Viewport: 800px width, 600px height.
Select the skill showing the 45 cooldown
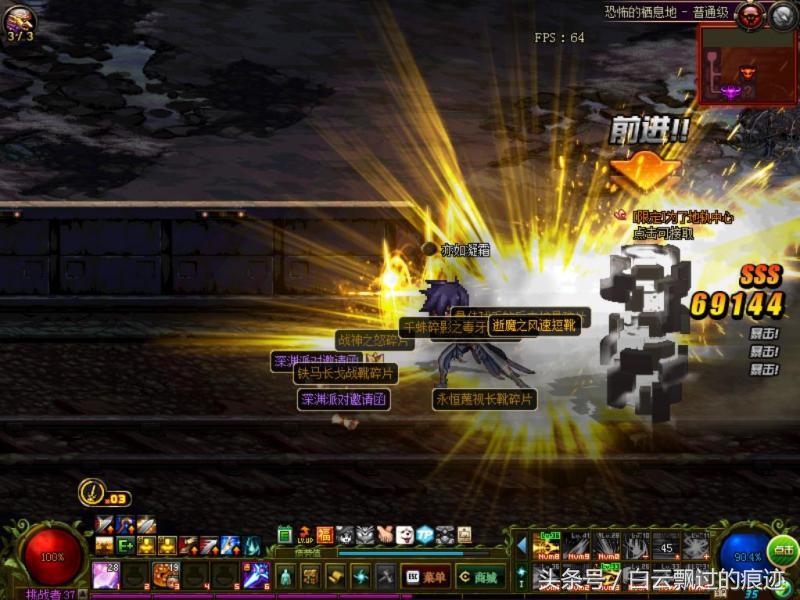pyautogui.click(x=666, y=547)
